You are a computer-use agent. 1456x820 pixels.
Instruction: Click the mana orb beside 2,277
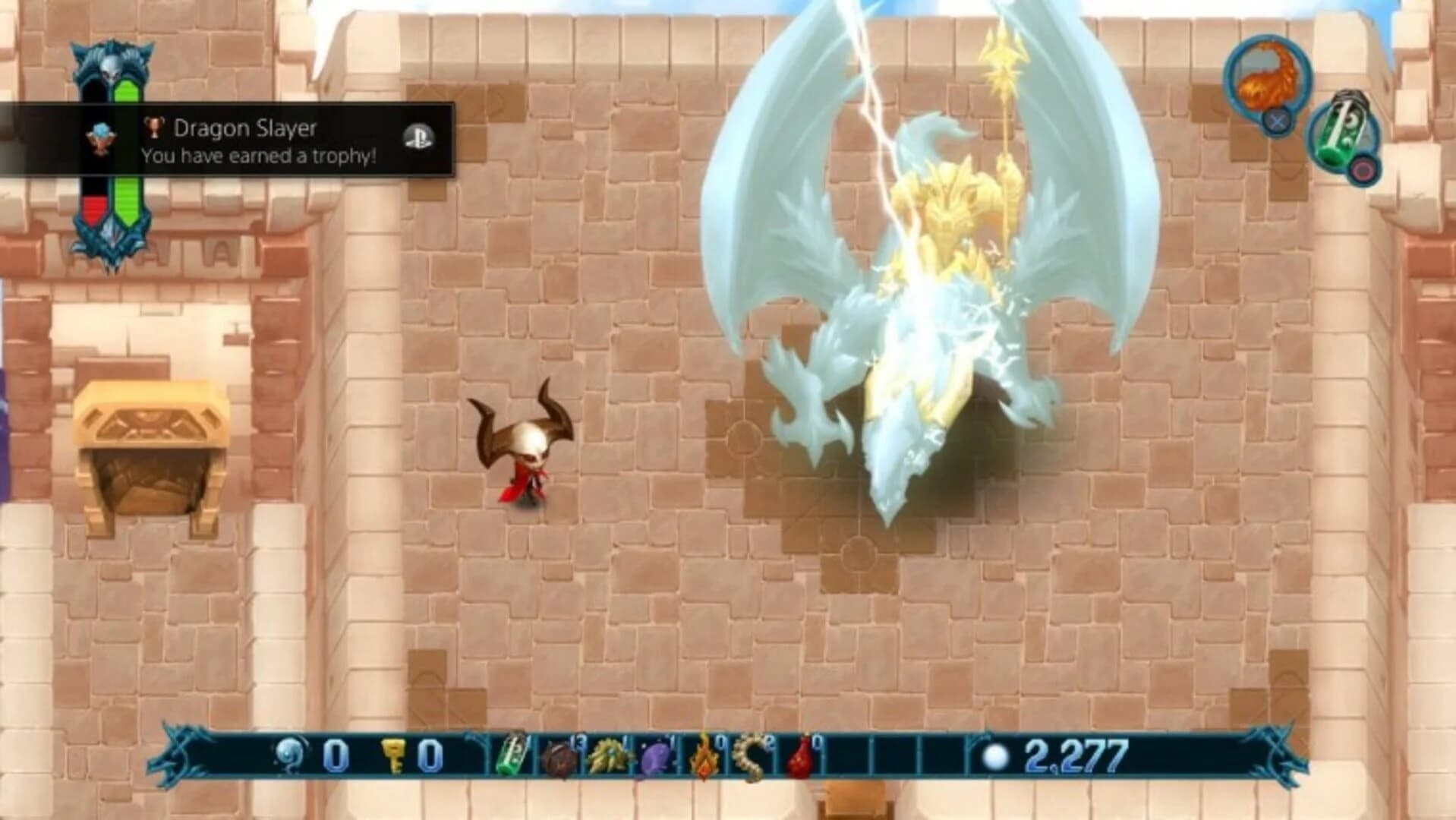coord(997,755)
